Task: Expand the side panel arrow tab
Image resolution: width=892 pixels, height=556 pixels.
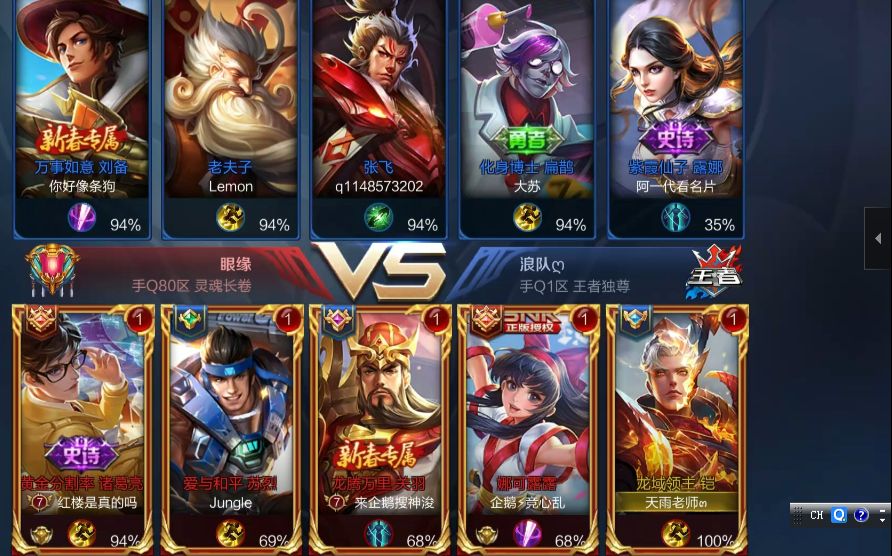Action: [877, 238]
